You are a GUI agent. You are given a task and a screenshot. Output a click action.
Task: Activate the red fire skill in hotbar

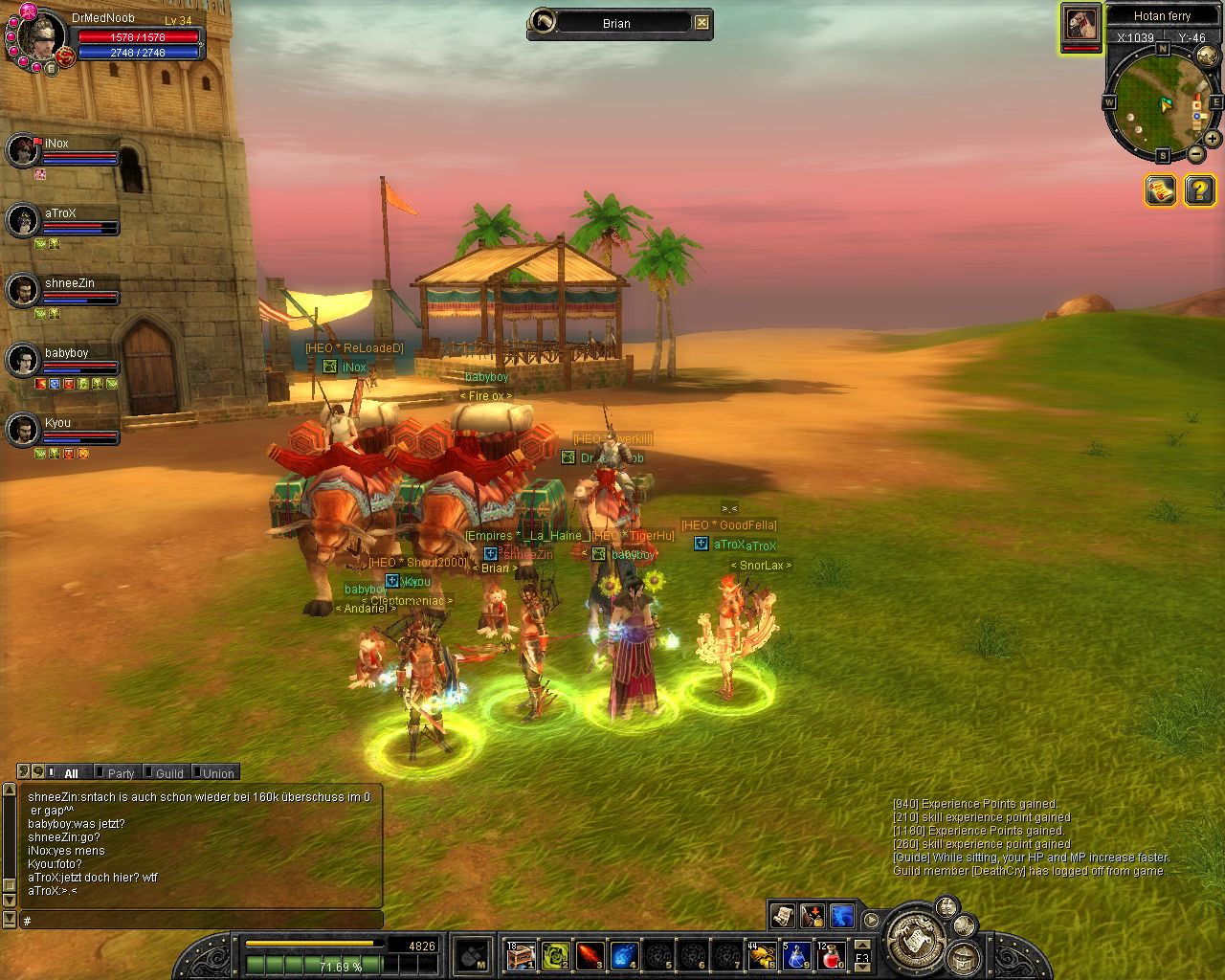(x=590, y=955)
